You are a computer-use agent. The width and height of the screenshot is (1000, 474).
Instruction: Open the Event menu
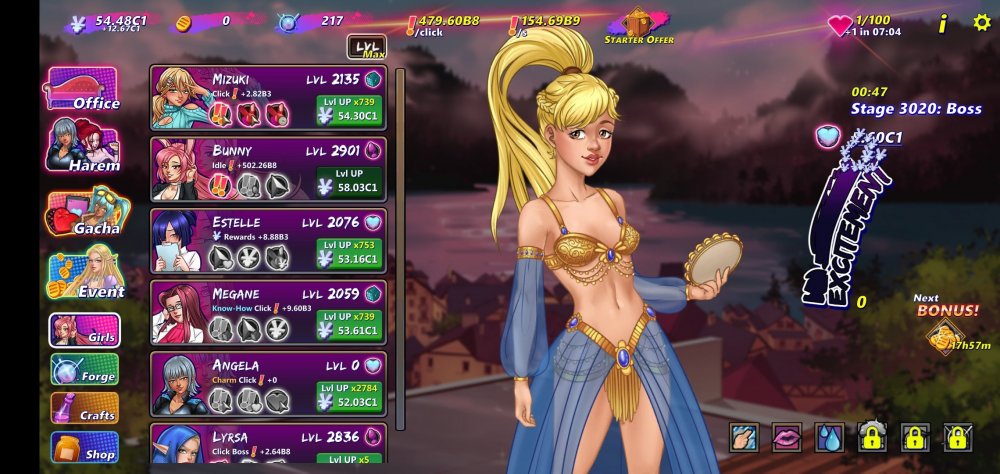coord(86,277)
